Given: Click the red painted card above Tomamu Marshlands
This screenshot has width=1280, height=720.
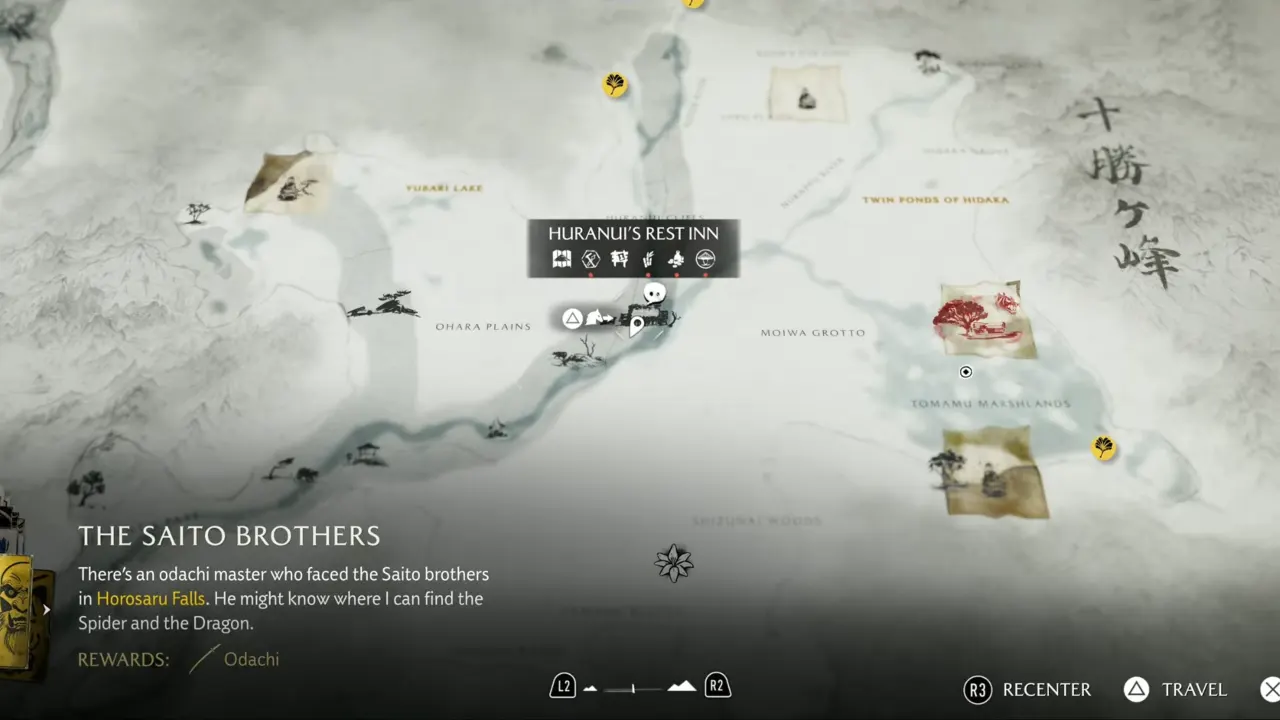Looking at the screenshot, I should point(985,320).
